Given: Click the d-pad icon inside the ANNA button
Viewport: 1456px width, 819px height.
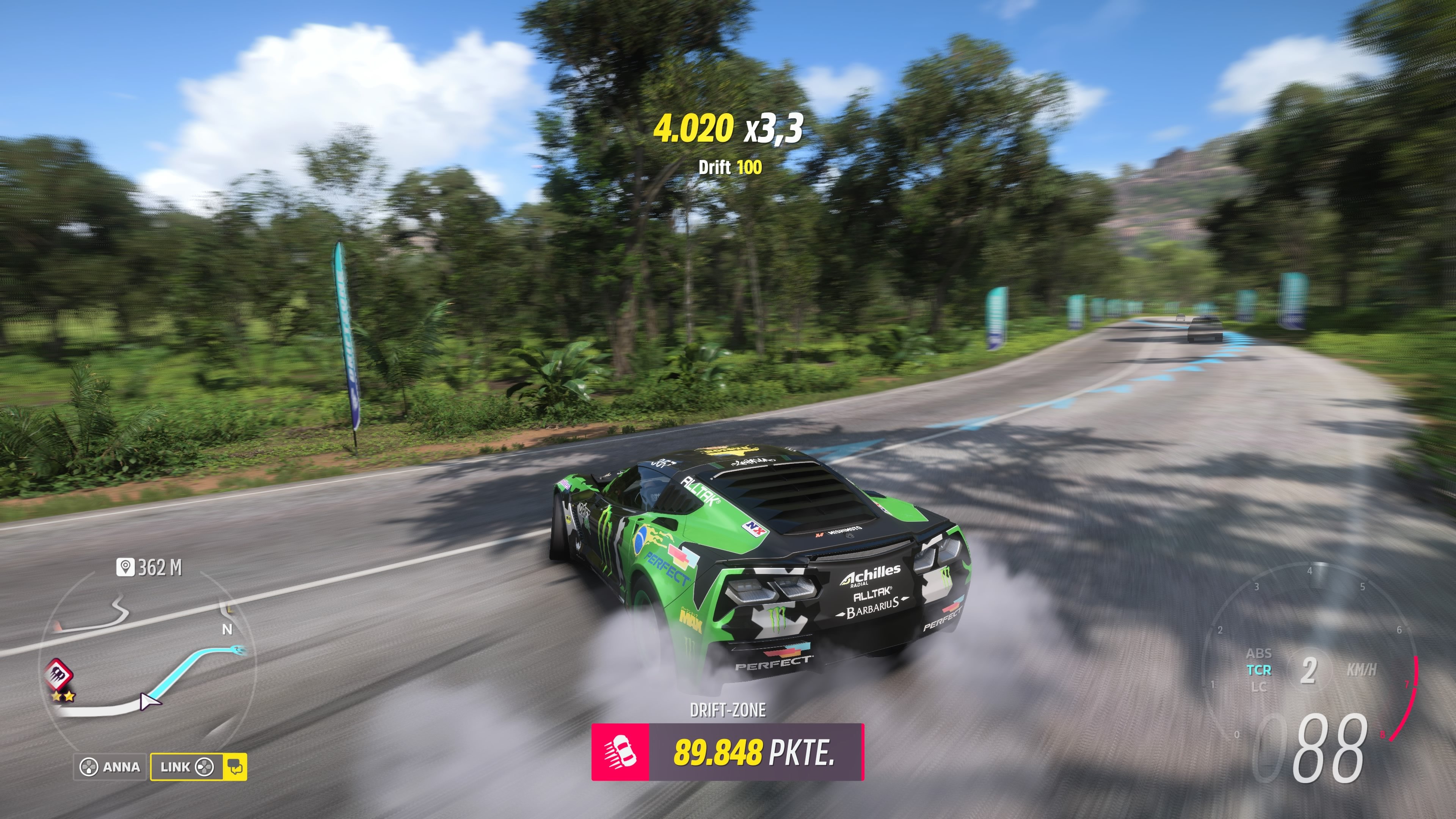Looking at the screenshot, I should pos(89,767).
